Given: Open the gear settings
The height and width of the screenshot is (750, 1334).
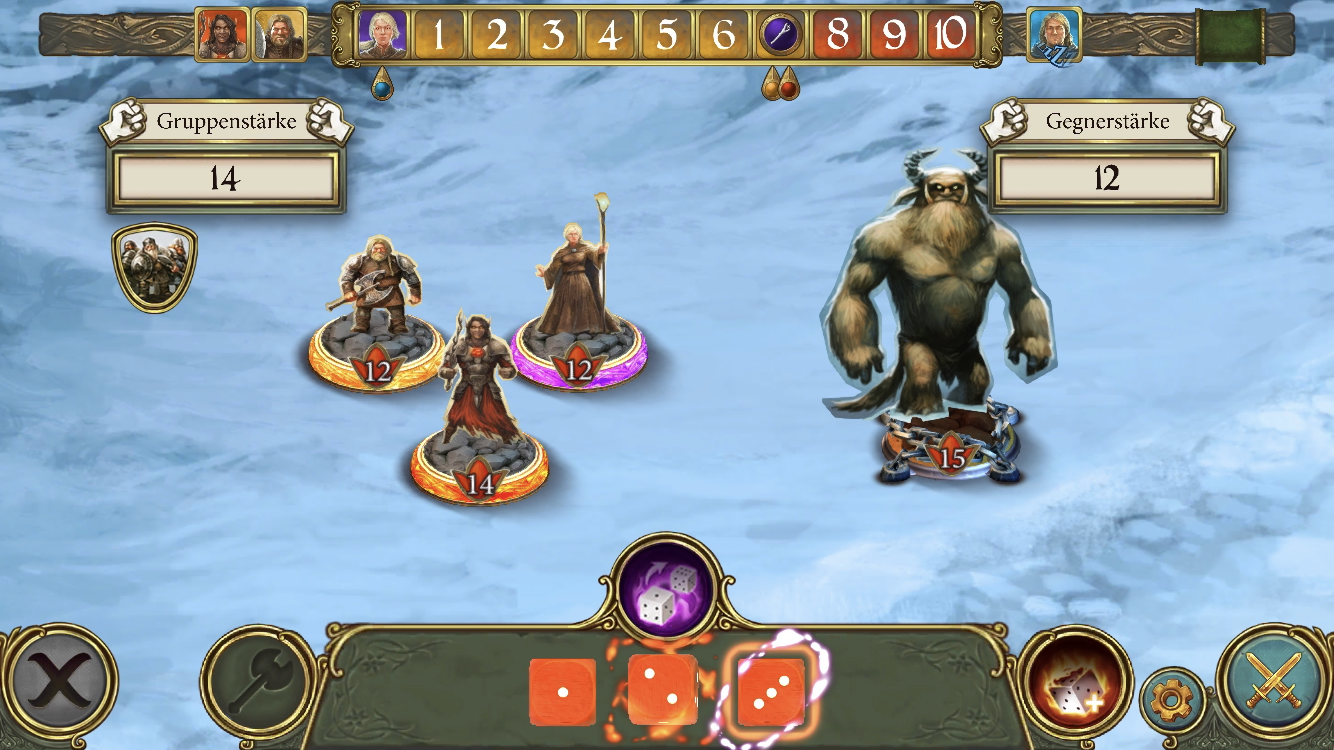Looking at the screenshot, I should (x=1172, y=700).
